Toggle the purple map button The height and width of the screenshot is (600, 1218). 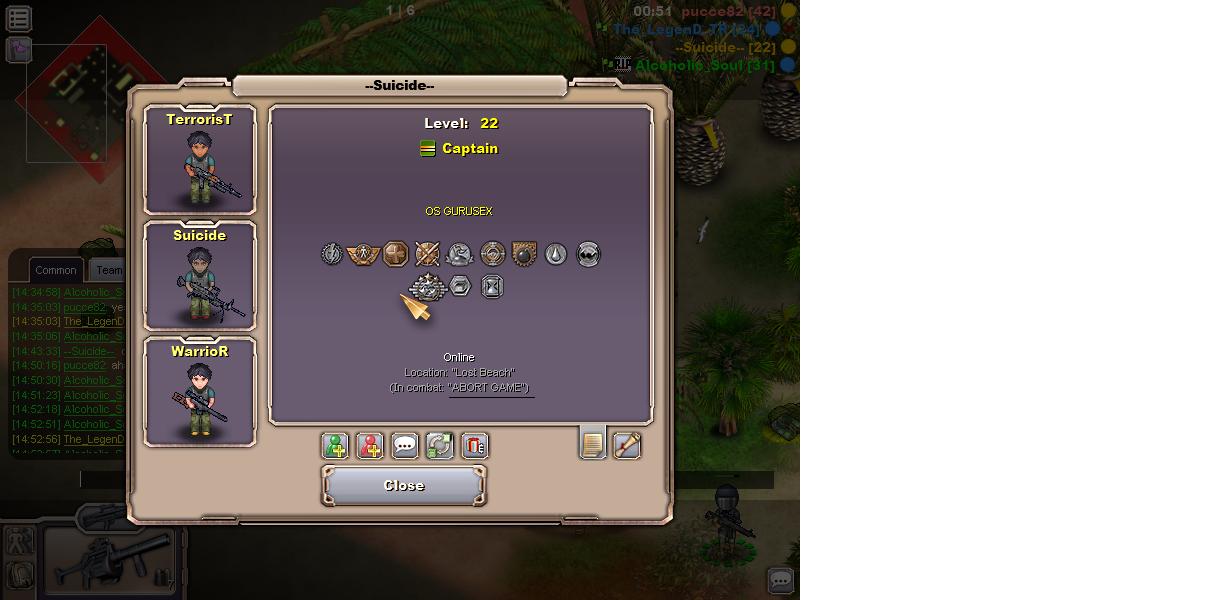[19, 49]
